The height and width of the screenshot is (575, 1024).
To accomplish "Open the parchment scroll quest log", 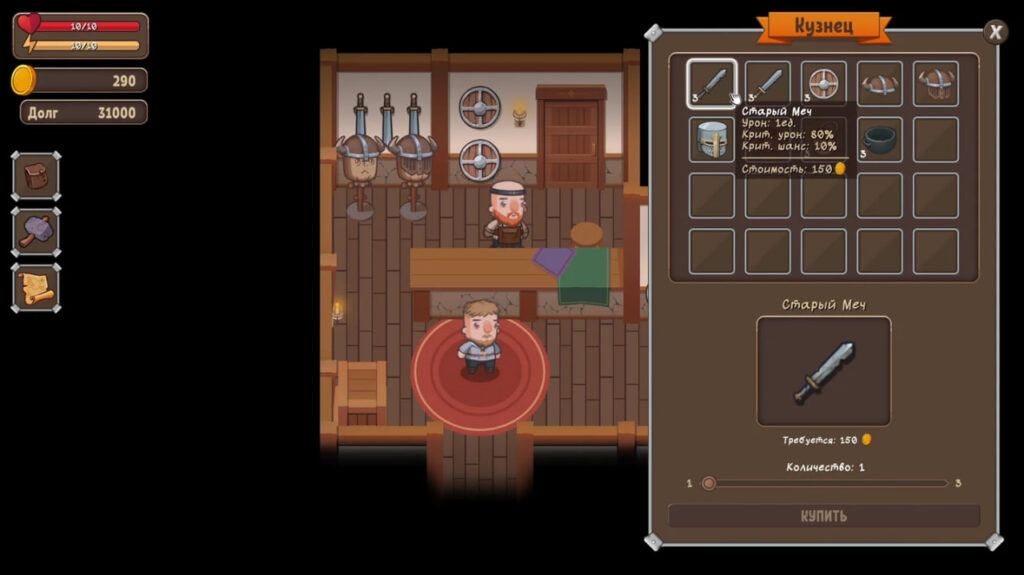I will point(36,289).
